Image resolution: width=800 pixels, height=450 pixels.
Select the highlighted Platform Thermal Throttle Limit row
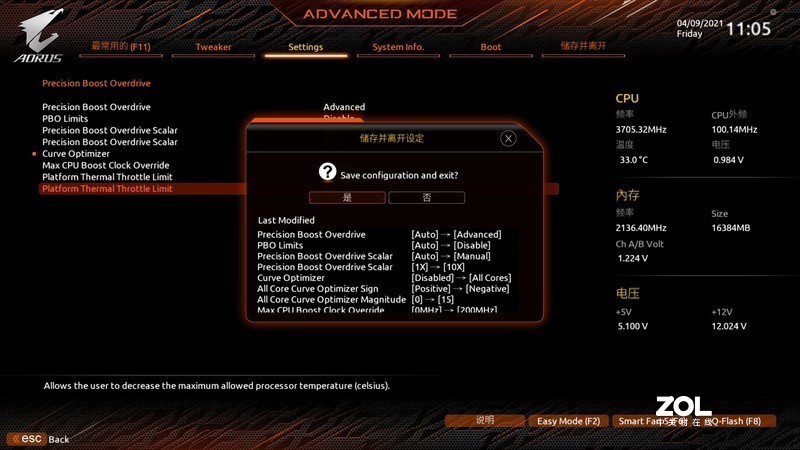coord(107,188)
